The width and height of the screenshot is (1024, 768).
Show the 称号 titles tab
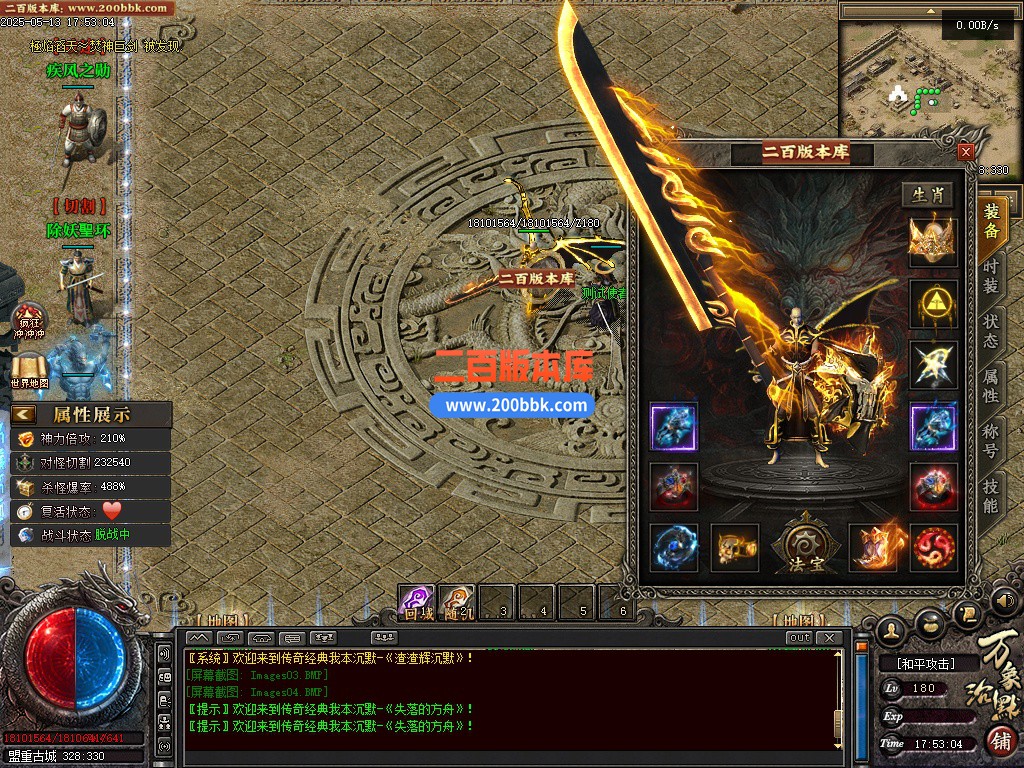pos(990,442)
